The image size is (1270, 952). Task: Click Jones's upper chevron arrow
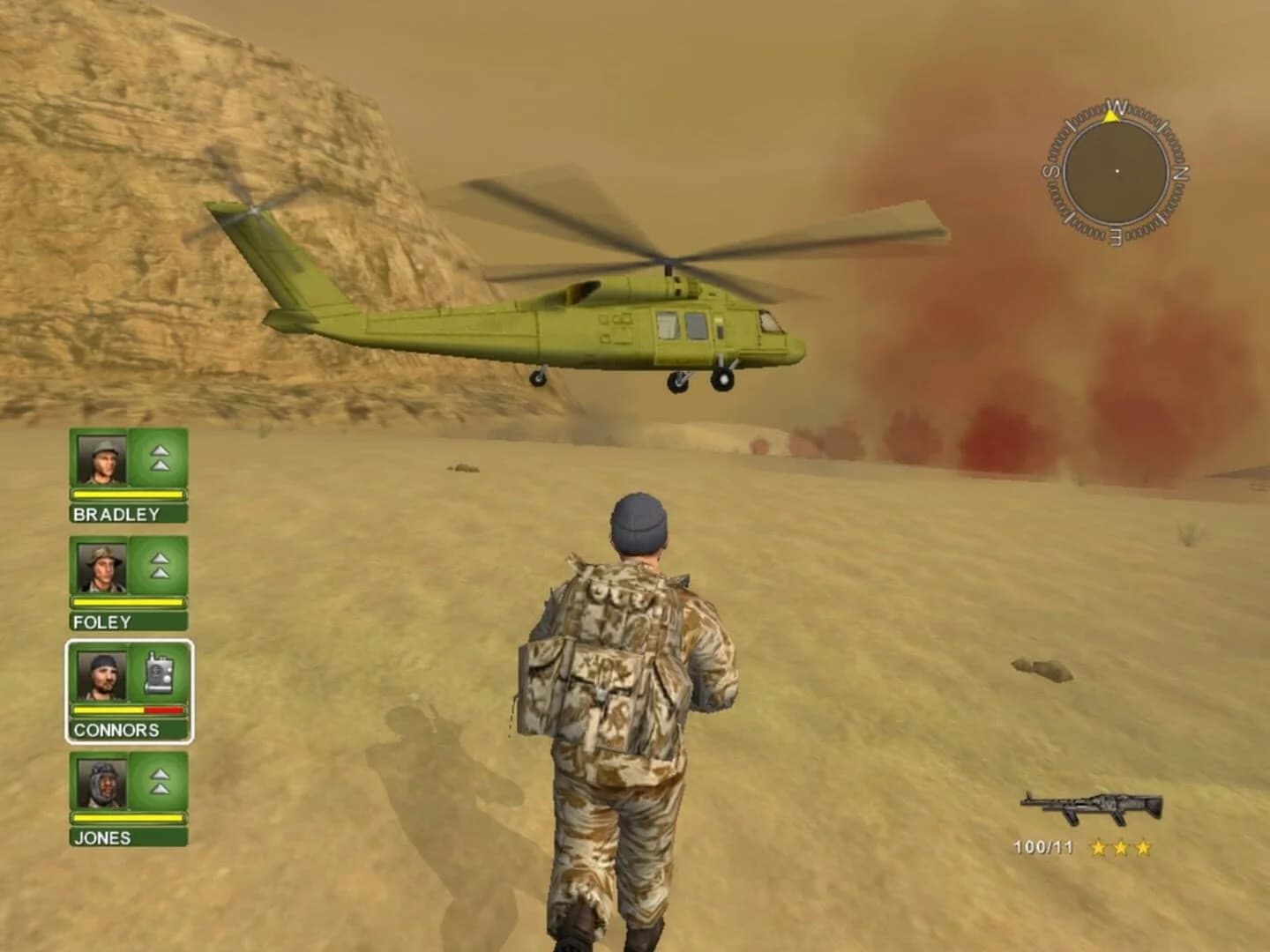159,774
